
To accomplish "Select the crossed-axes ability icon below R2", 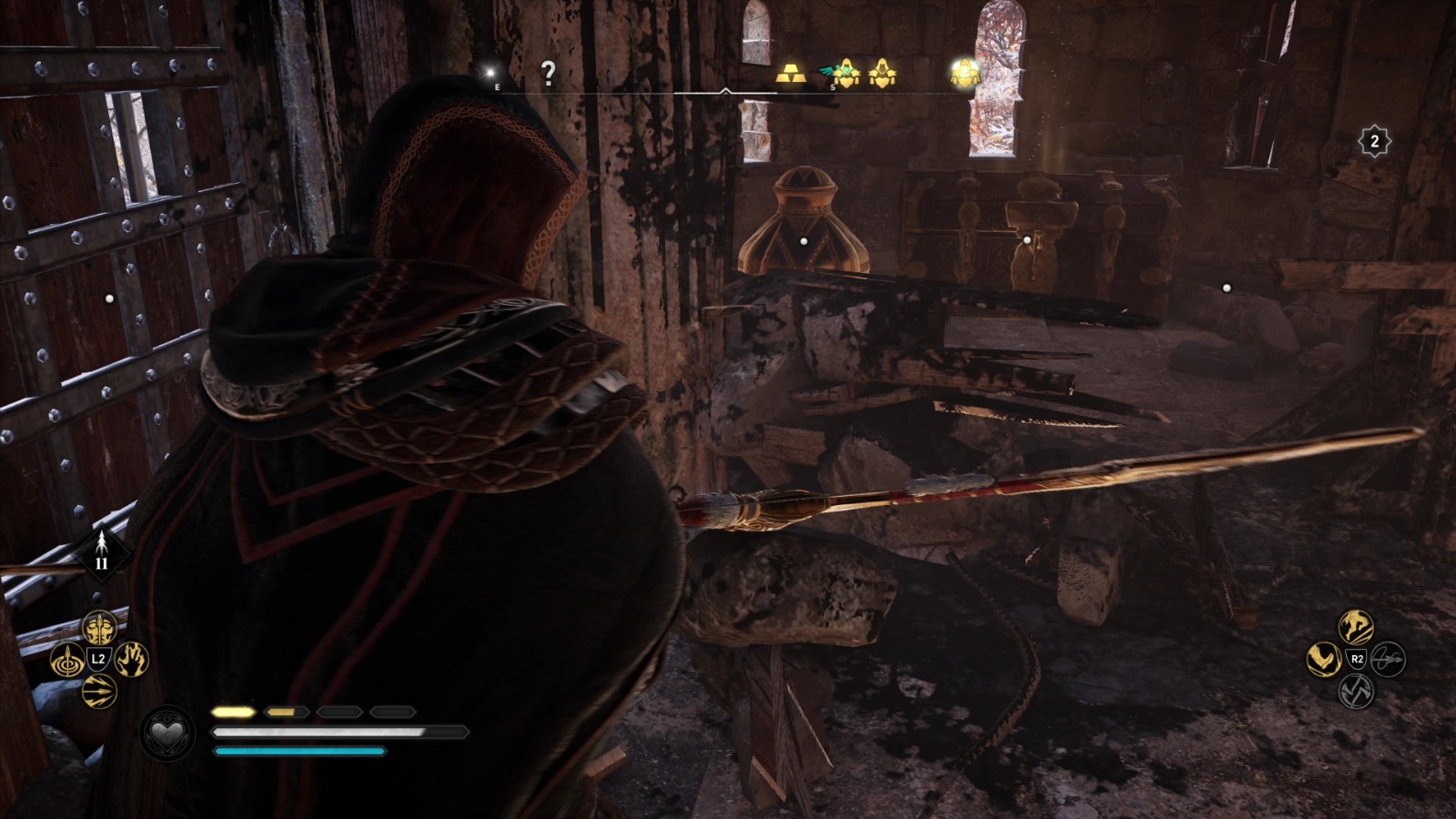I will click(x=1357, y=692).
